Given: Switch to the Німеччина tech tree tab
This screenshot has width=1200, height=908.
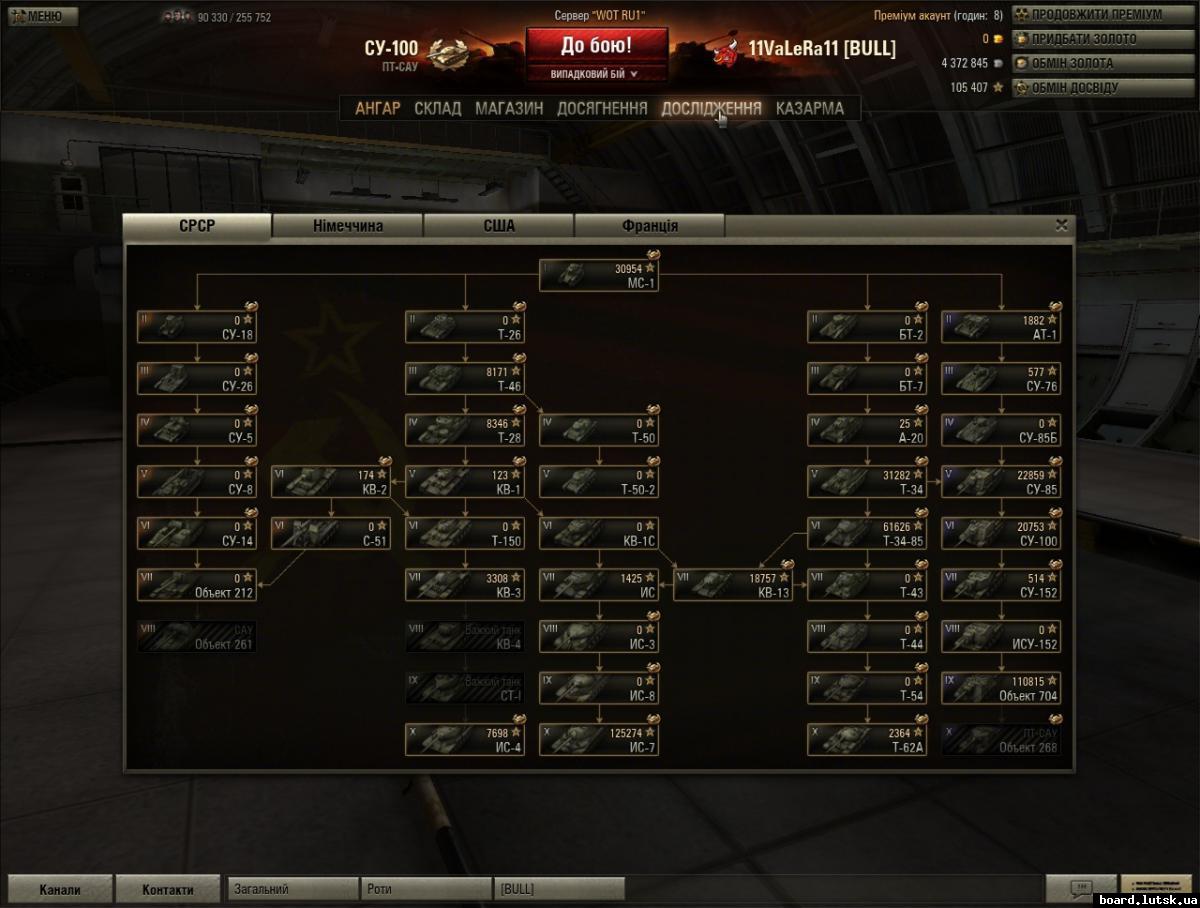Looking at the screenshot, I should tap(347, 226).
